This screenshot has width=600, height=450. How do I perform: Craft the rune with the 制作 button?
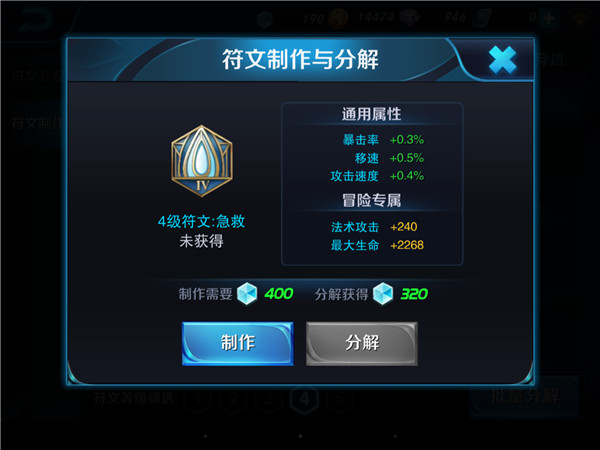tap(237, 343)
